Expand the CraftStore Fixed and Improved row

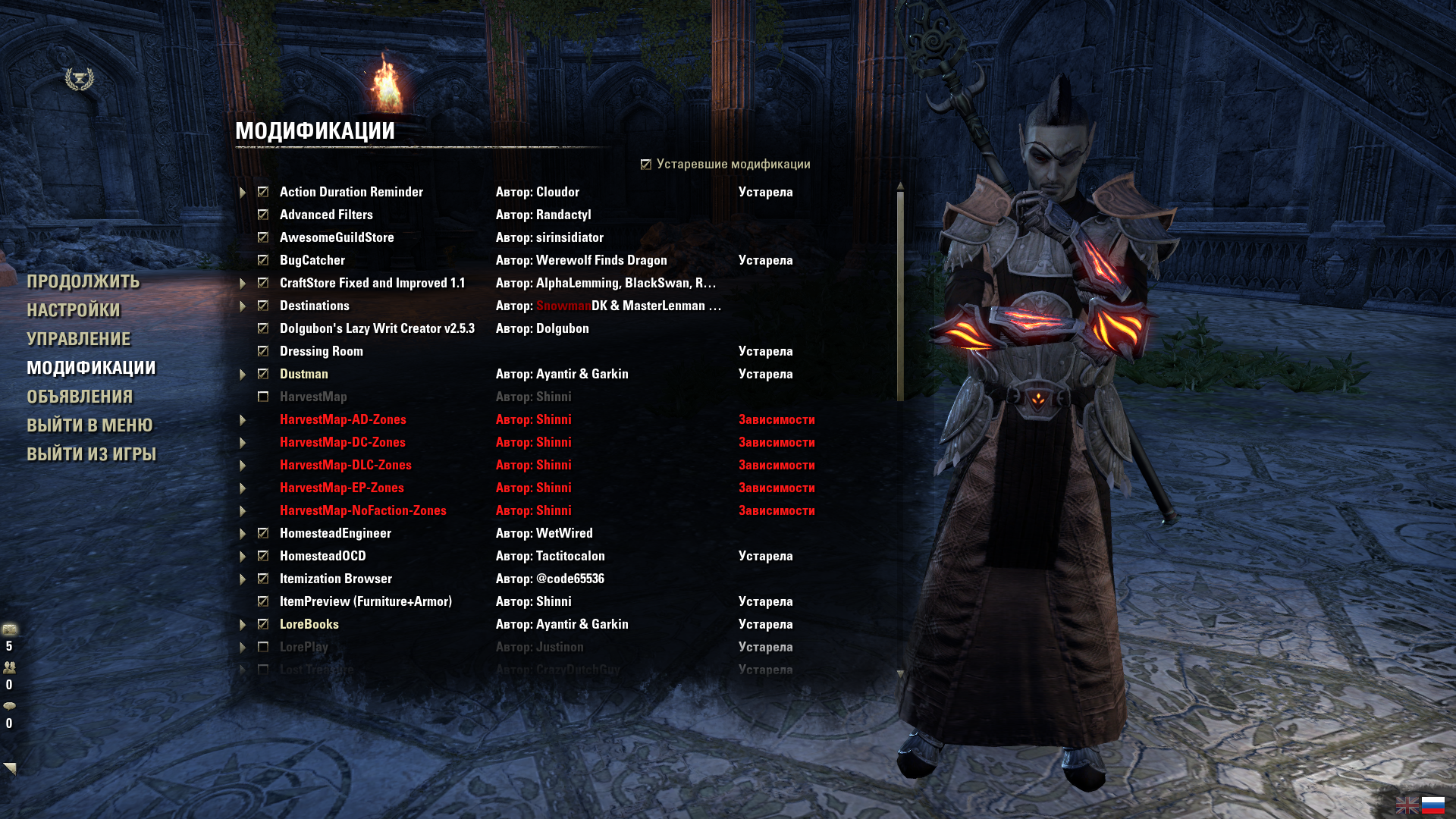coord(243,284)
